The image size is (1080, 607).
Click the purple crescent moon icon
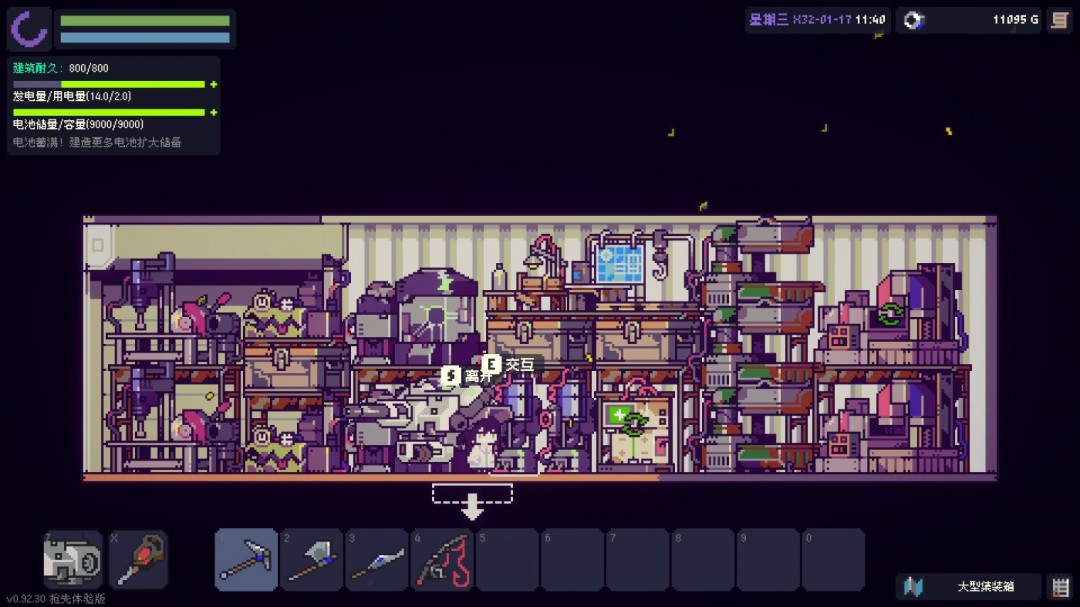tap(30, 29)
